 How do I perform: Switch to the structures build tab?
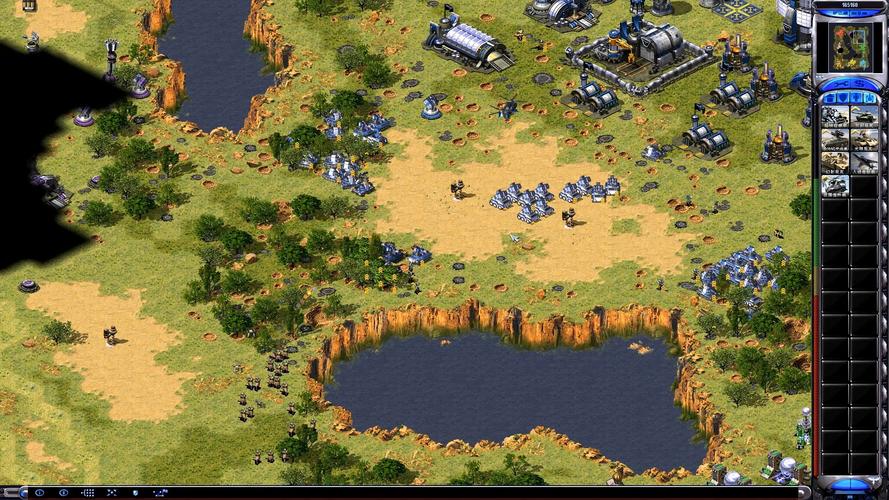(829, 97)
